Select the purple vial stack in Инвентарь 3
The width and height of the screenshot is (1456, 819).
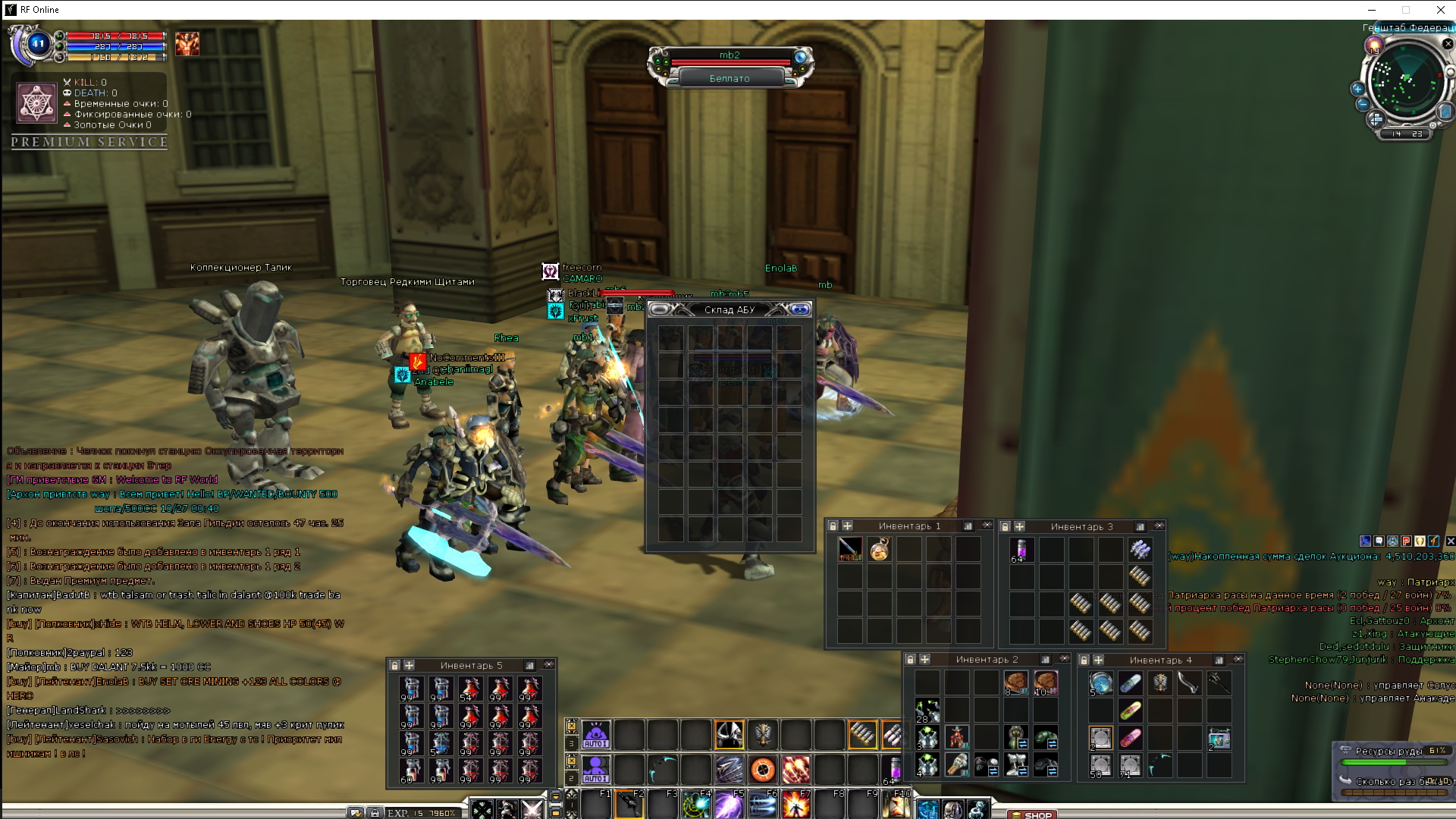[1021, 549]
